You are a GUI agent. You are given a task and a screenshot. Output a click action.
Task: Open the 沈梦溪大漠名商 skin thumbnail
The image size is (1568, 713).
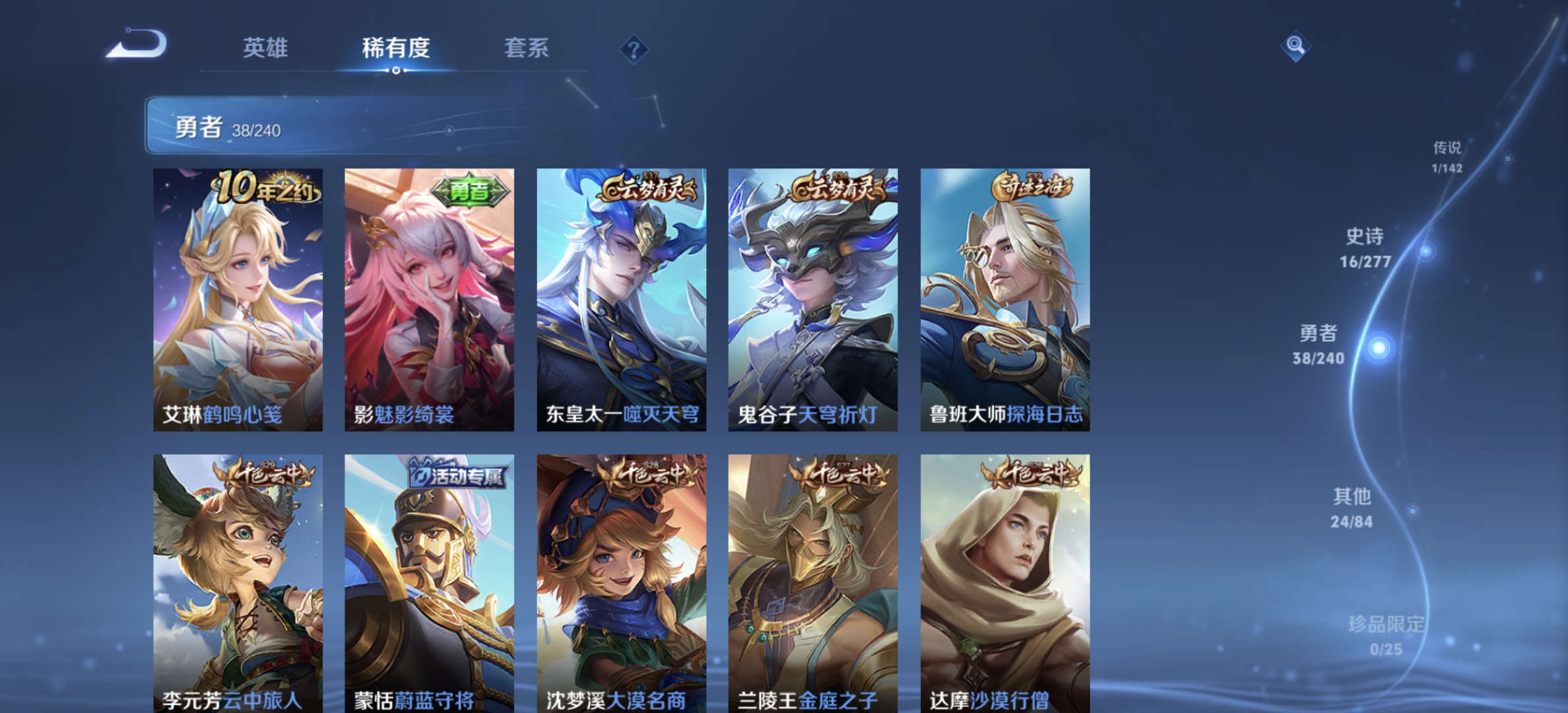coord(622,581)
